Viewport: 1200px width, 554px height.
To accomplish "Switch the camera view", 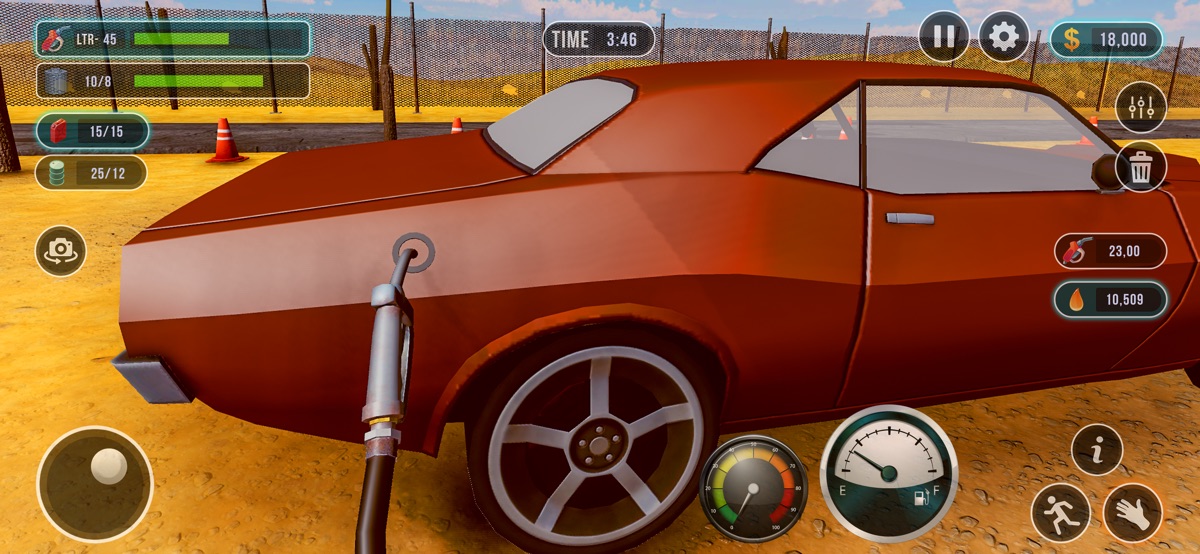I will [61, 251].
